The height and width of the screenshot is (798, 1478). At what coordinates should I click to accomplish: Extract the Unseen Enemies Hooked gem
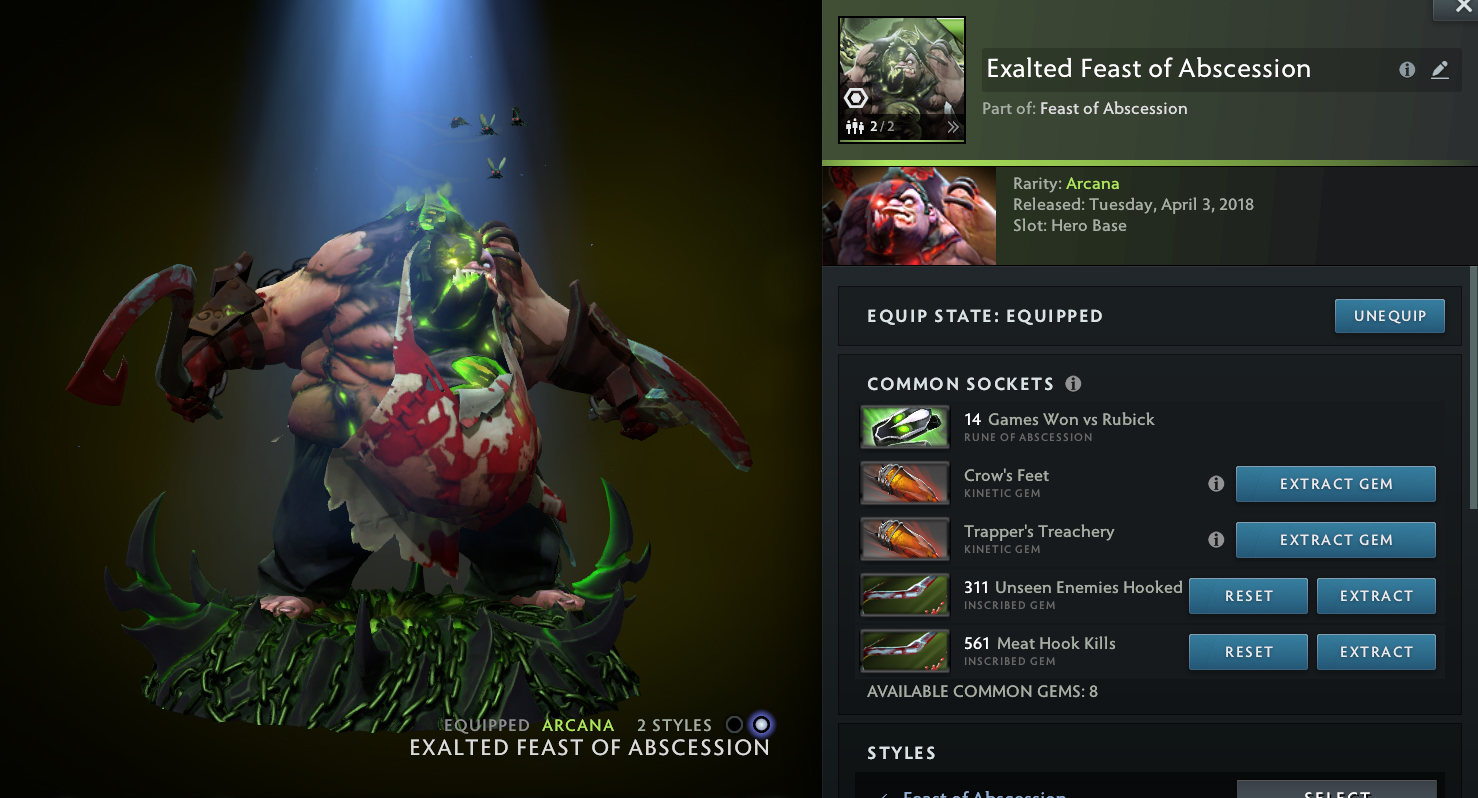[x=1376, y=596]
